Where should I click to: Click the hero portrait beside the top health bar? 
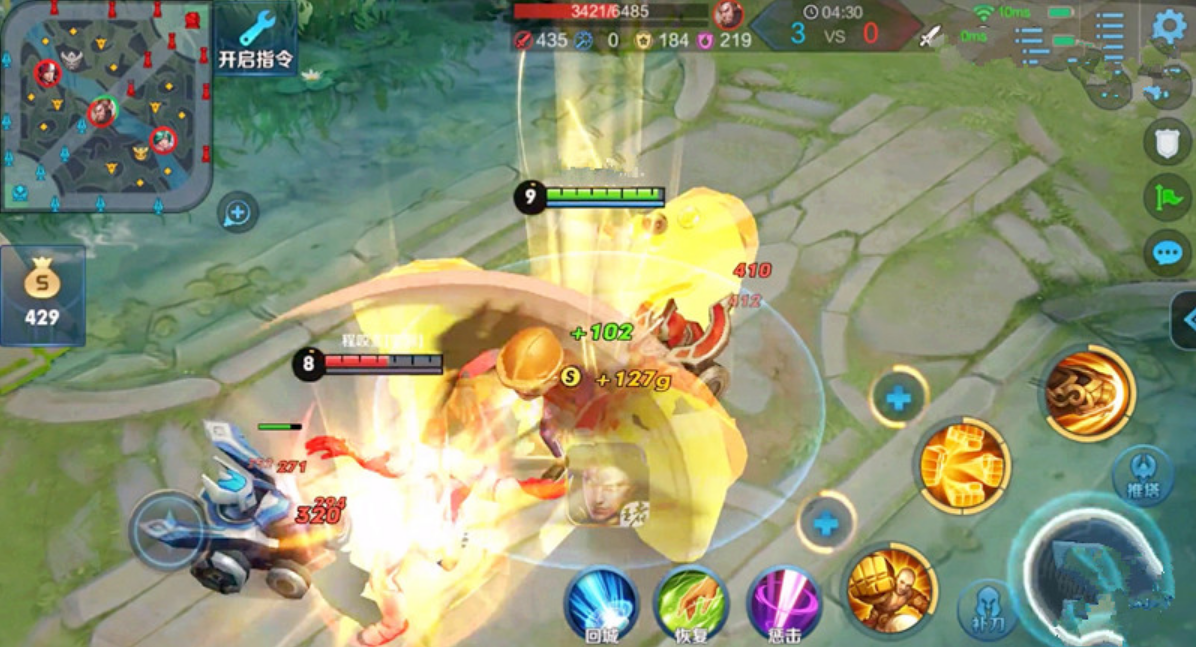[728, 14]
